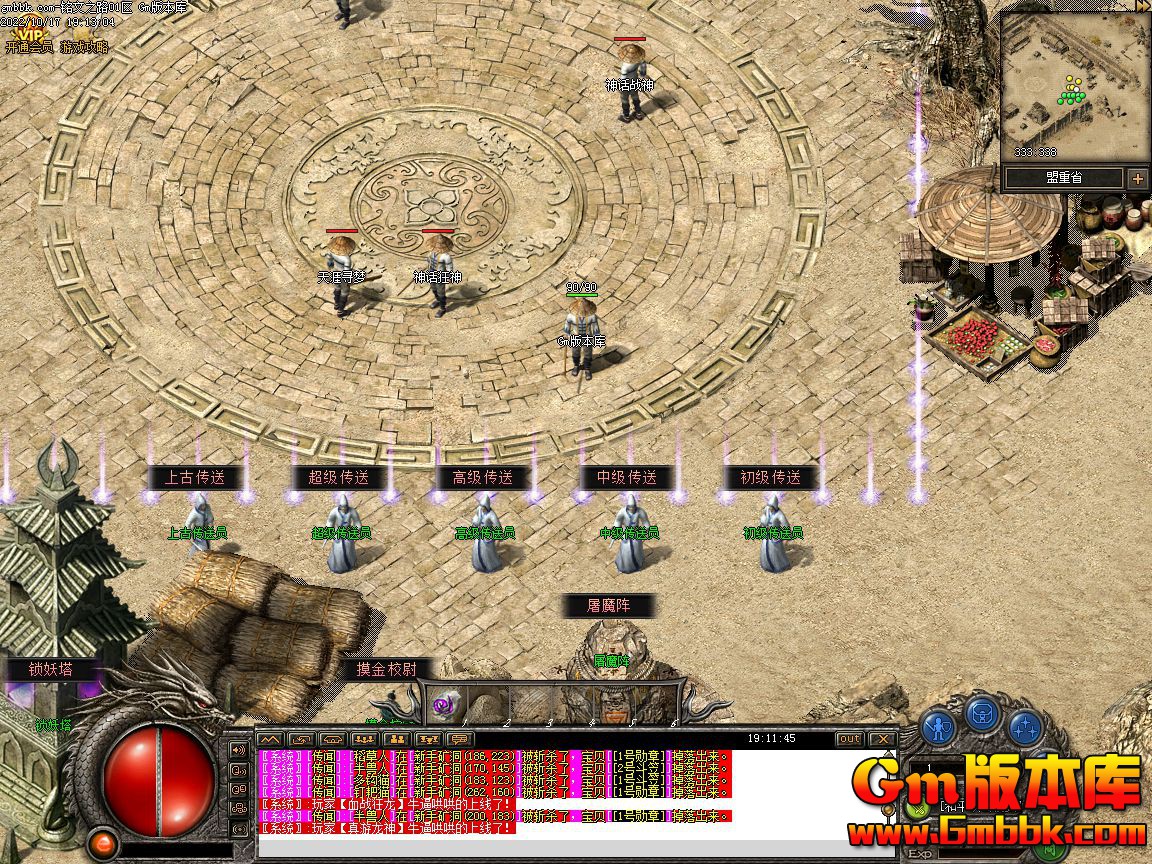This screenshot has height=864, width=1152.
Task: Open the character equipment (warrior) round button
Action: pyautogui.click(x=937, y=724)
